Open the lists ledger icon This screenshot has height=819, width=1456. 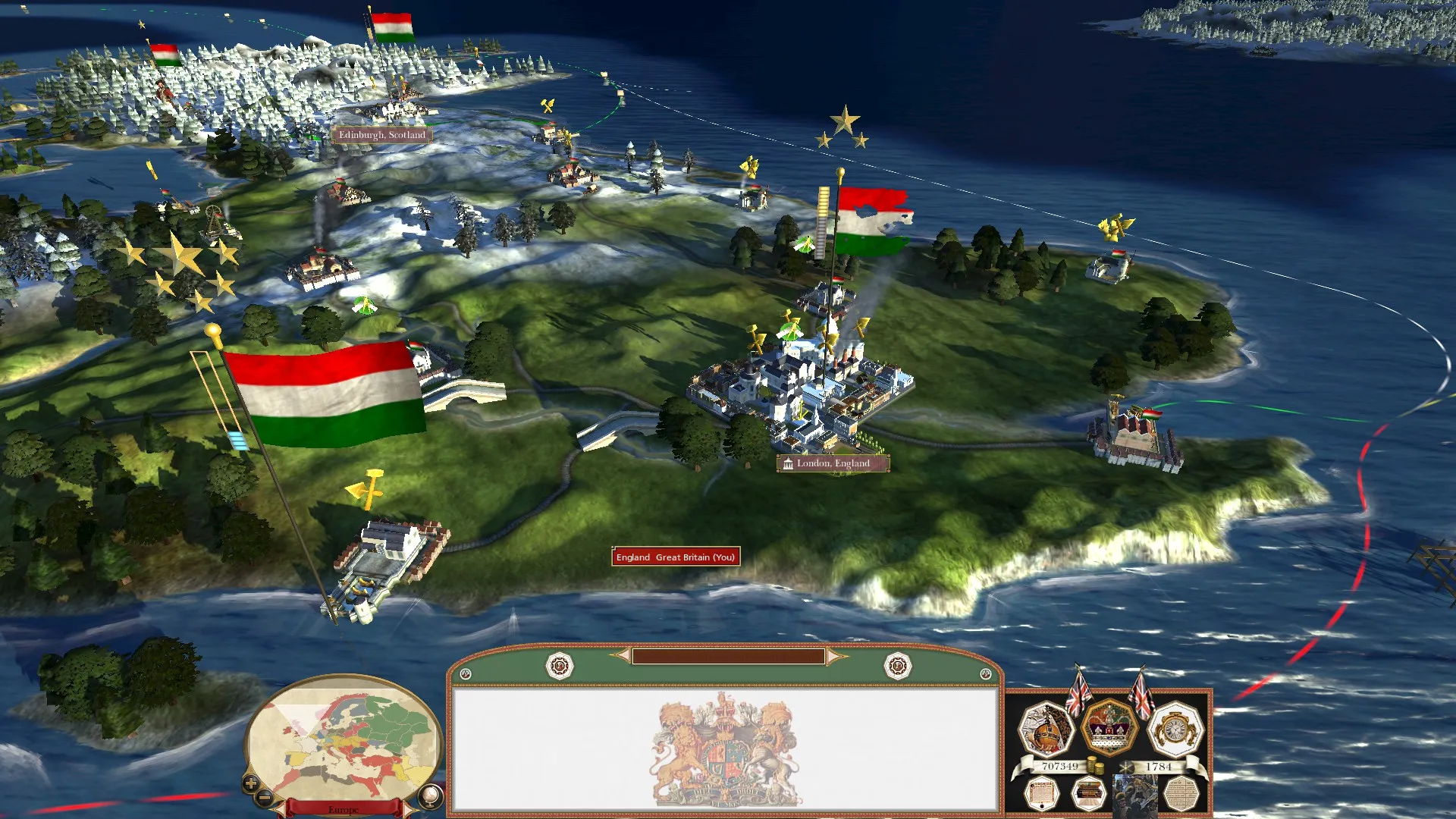(x=1180, y=795)
